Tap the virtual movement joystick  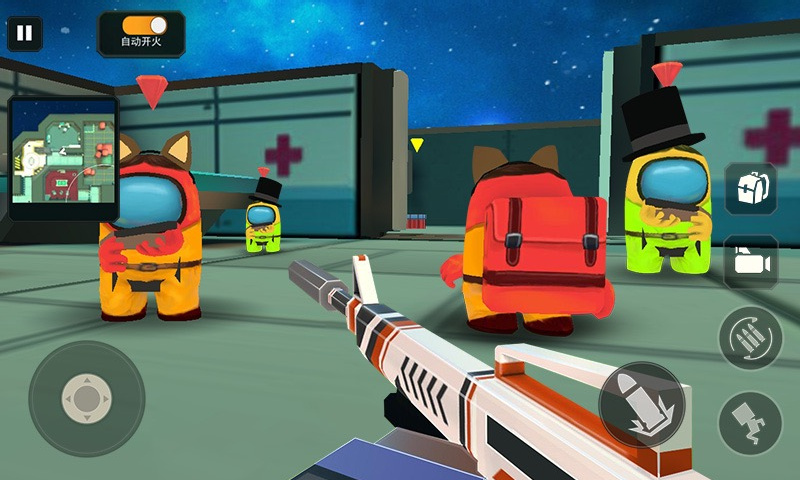(x=87, y=398)
